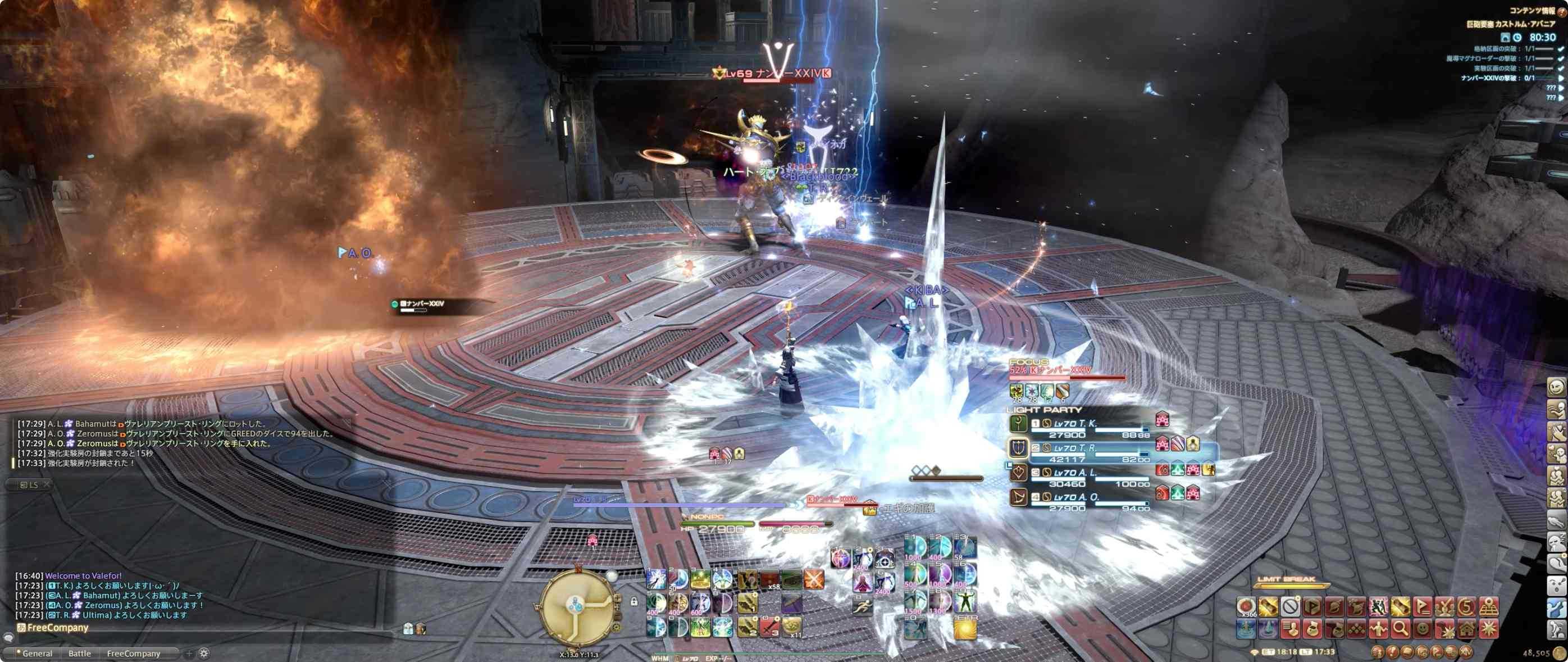Open chat log settings gear
Image resolution: width=1568 pixels, height=662 pixels.
point(204,653)
